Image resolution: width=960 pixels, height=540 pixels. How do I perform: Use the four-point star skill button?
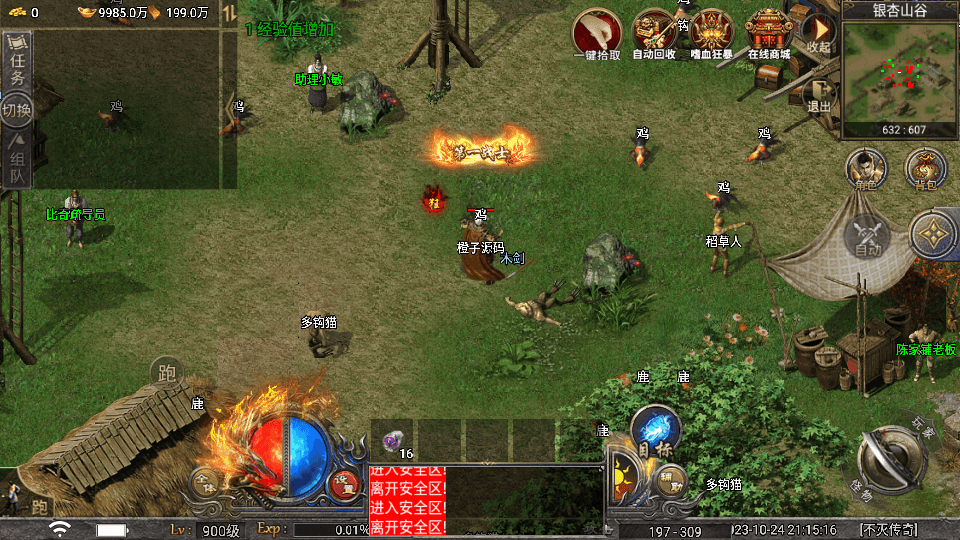point(933,236)
